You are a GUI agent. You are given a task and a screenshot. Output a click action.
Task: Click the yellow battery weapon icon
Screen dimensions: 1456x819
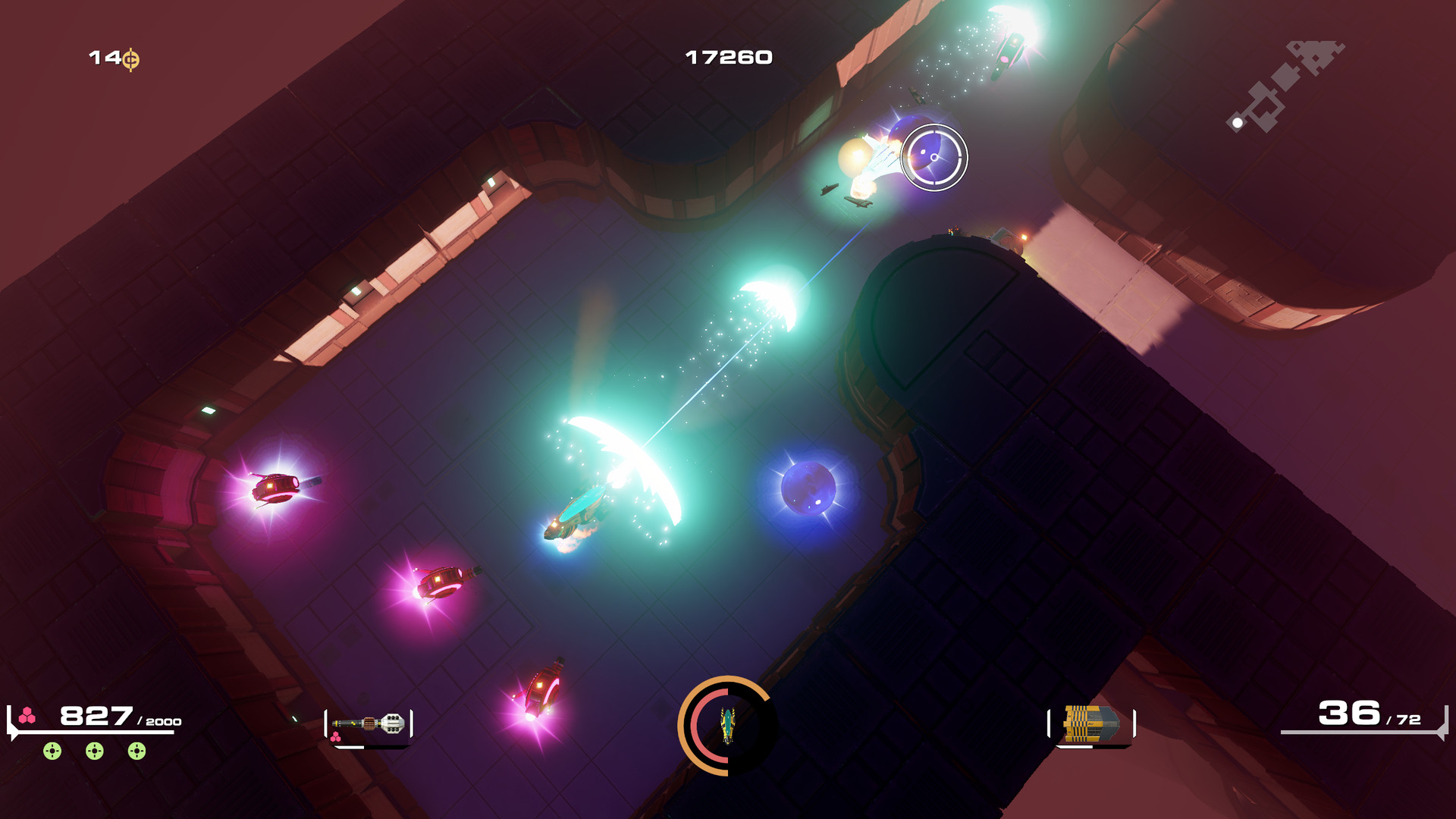[x=1090, y=723]
